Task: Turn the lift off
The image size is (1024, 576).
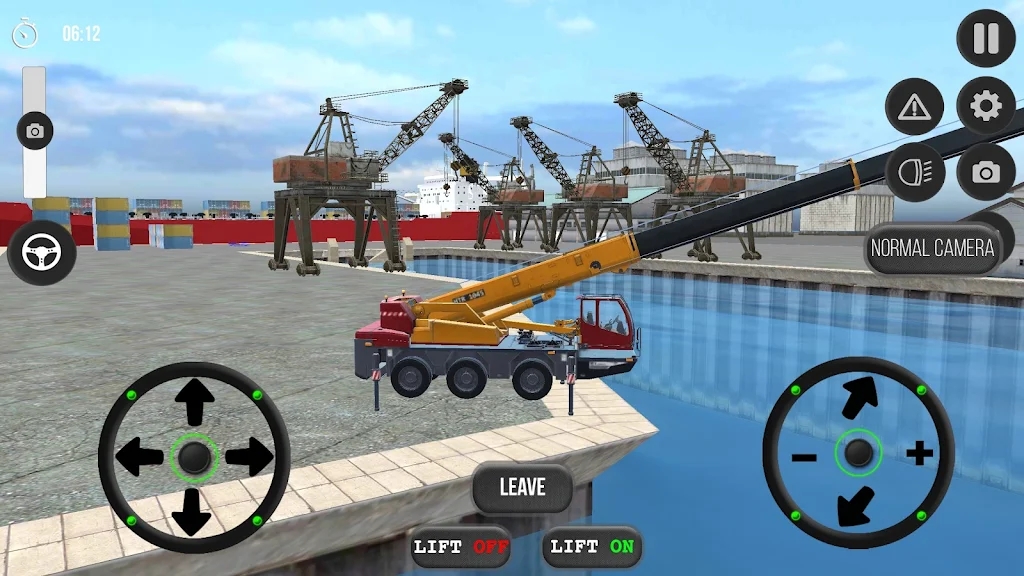Action: 461,547
